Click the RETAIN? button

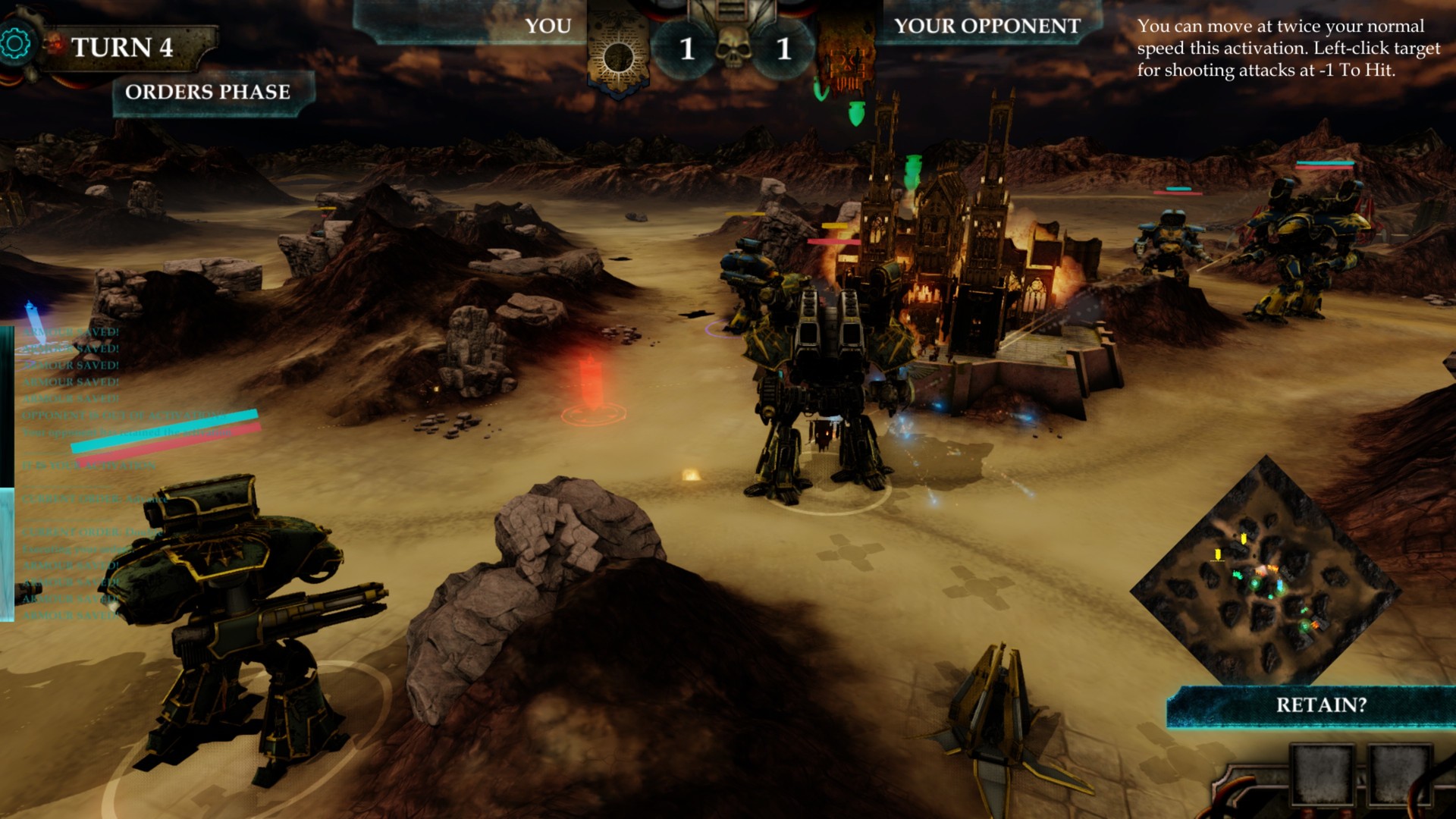(1320, 705)
